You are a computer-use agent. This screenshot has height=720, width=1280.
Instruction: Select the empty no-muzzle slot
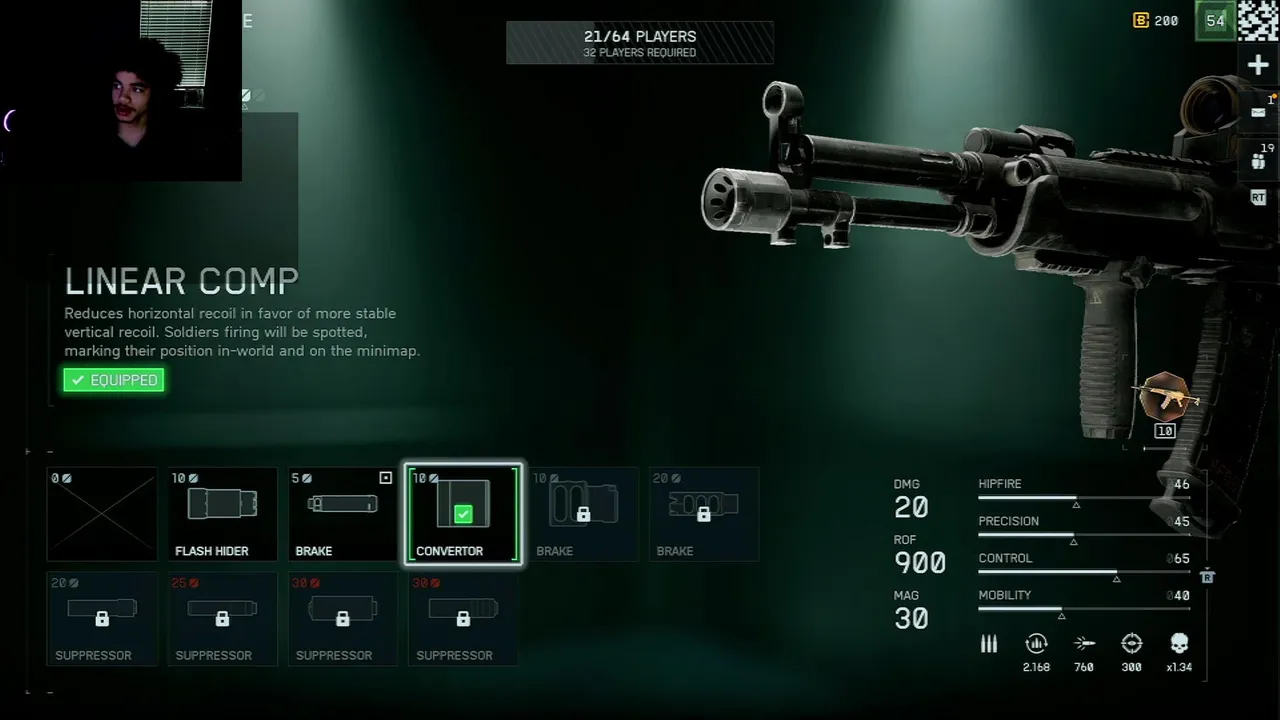point(102,514)
